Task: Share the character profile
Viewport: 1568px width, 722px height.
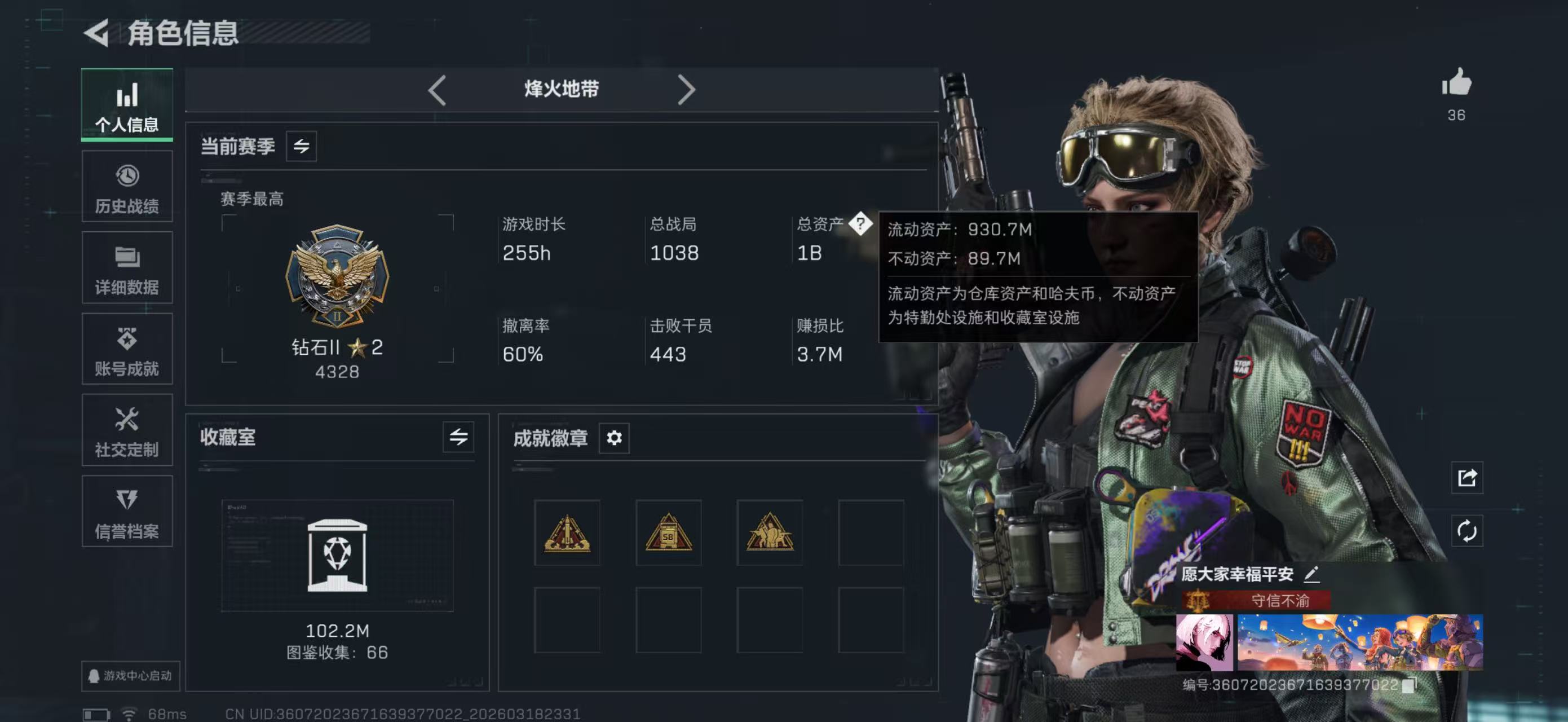Action: (x=1467, y=478)
